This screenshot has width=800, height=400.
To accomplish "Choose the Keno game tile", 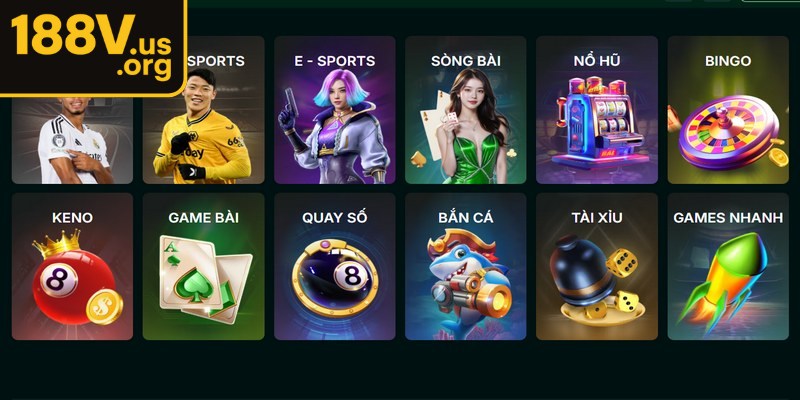I will 72,266.
